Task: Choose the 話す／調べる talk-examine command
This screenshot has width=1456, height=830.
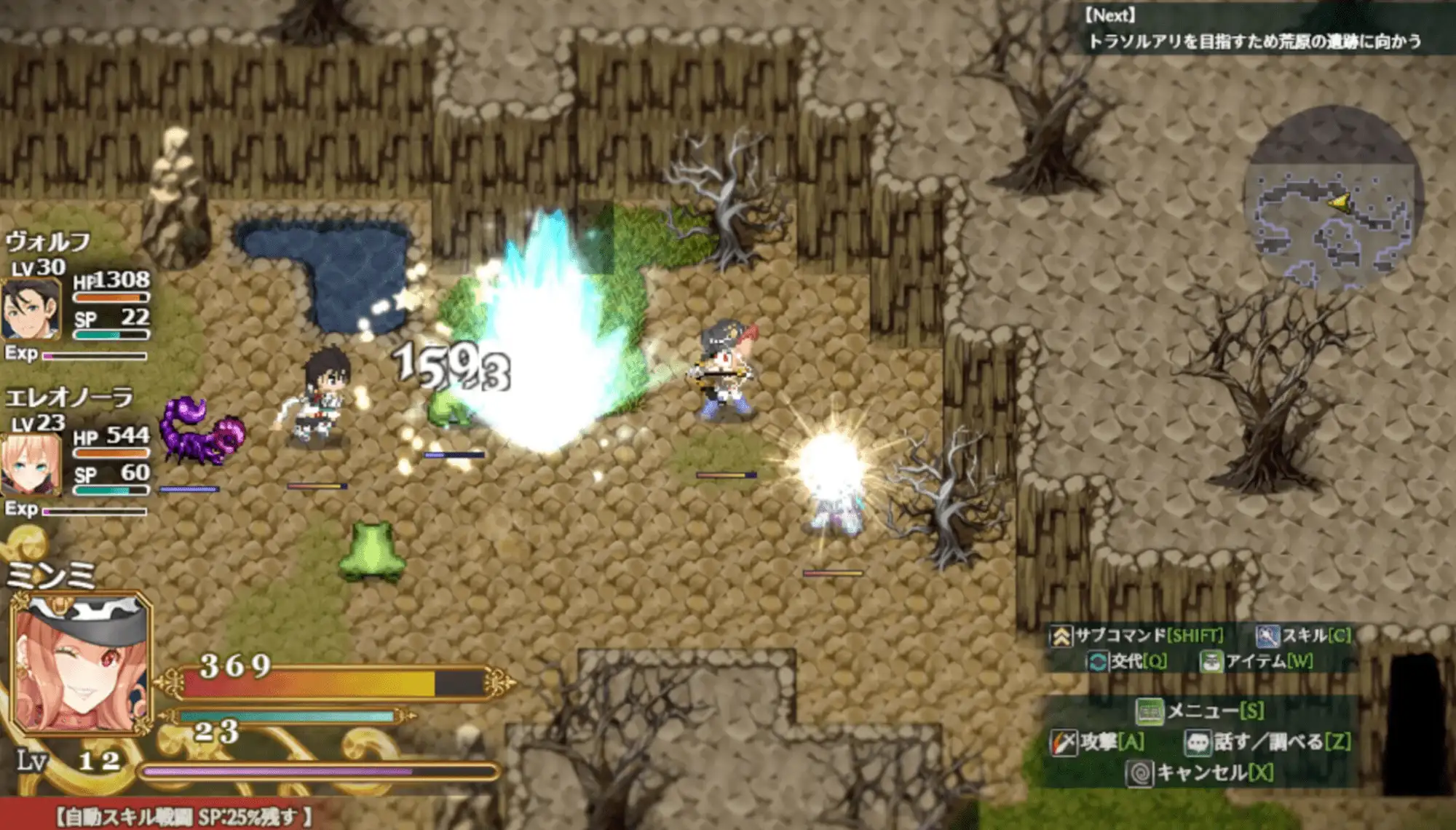Action: pos(1268,742)
